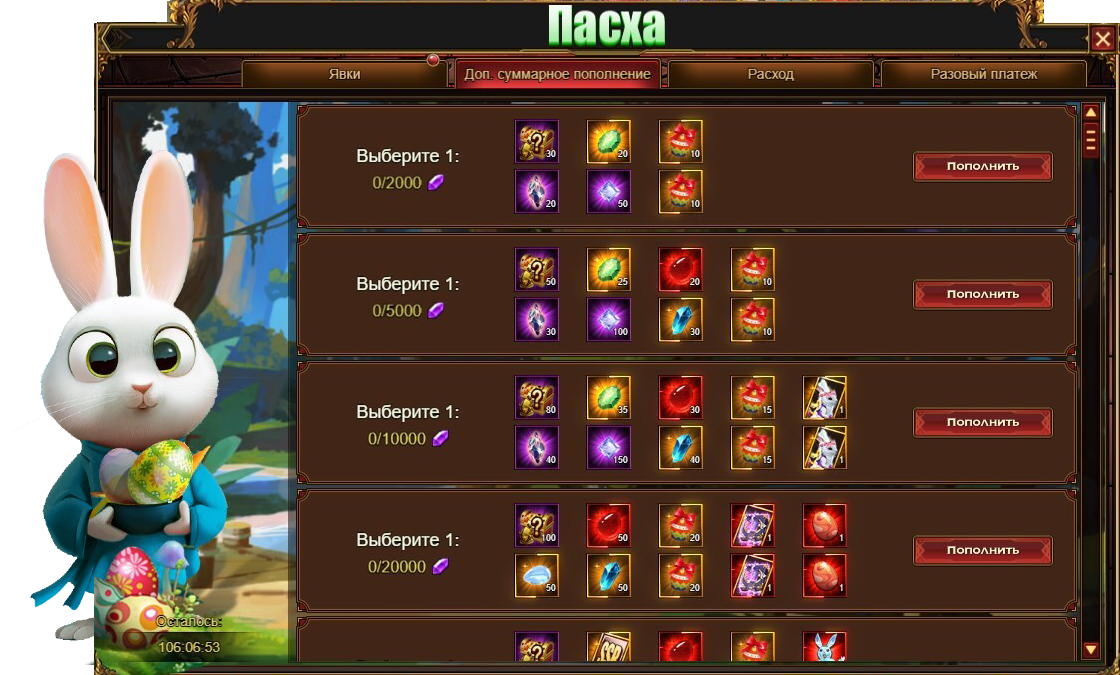This screenshot has width=1120, height=675.
Task: Click Пополнить for the 20000 tier
Action: (x=982, y=551)
